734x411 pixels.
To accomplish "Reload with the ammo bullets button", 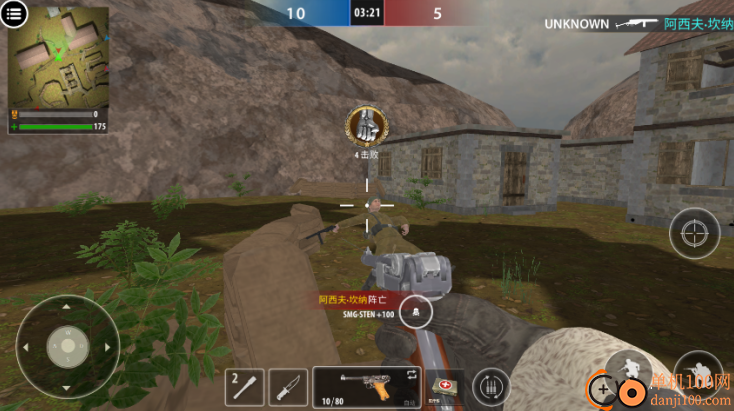I will 489,385.
